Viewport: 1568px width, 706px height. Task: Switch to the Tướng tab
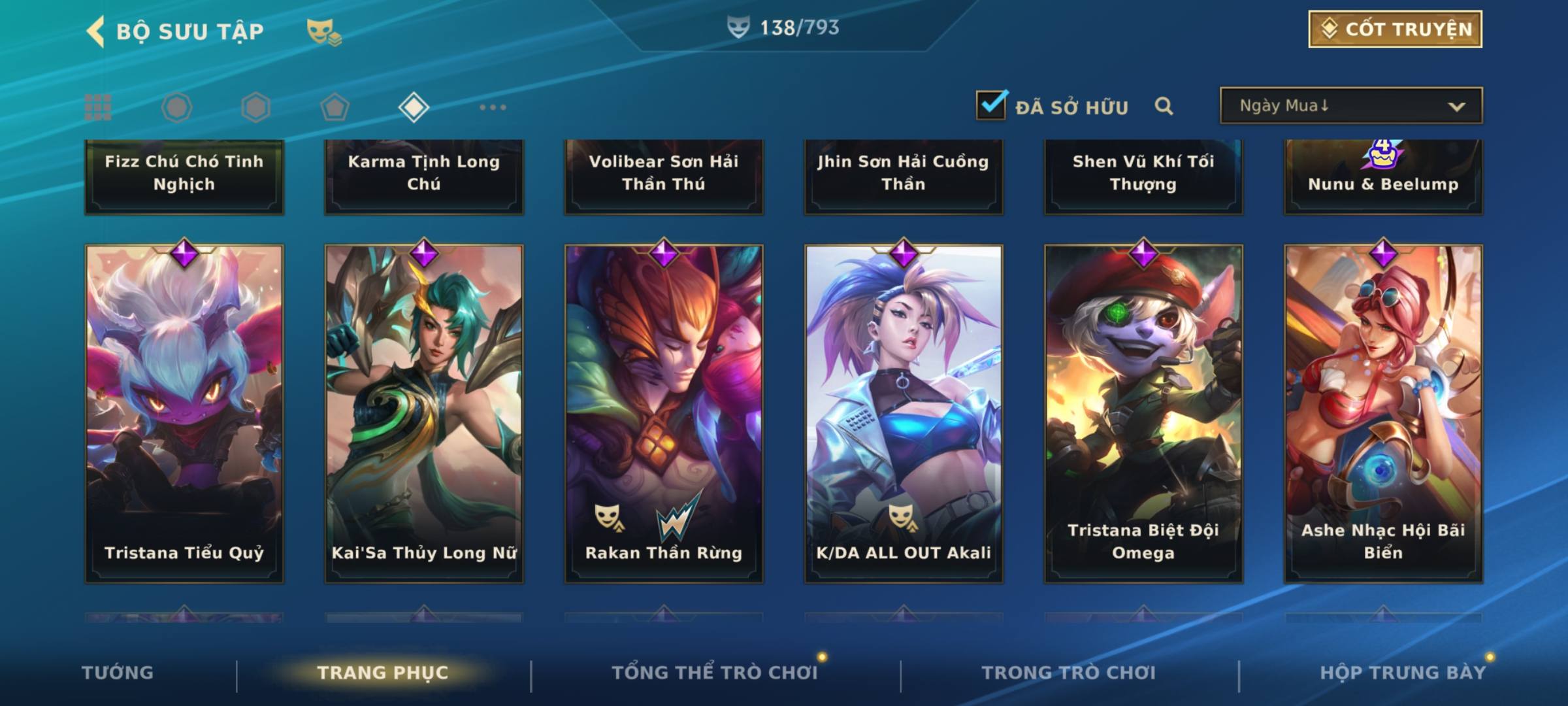tap(118, 673)
